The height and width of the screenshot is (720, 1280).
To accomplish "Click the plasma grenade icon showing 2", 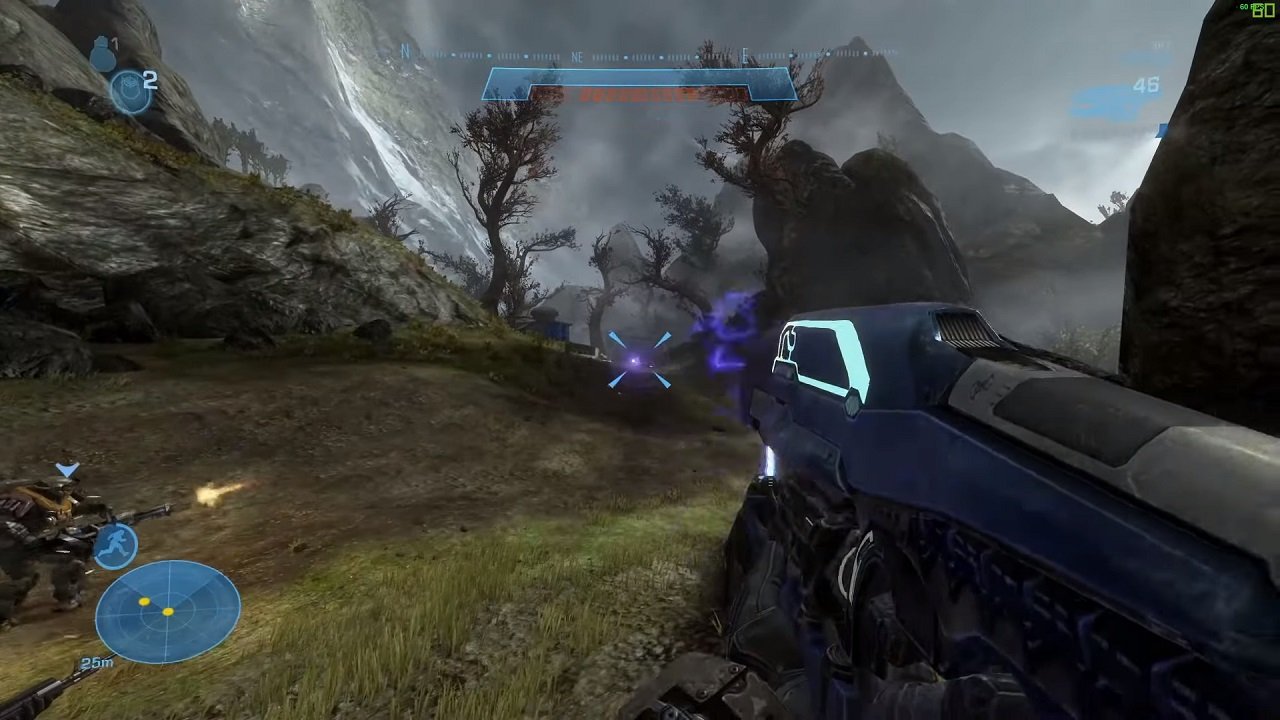I will point(130,90).
